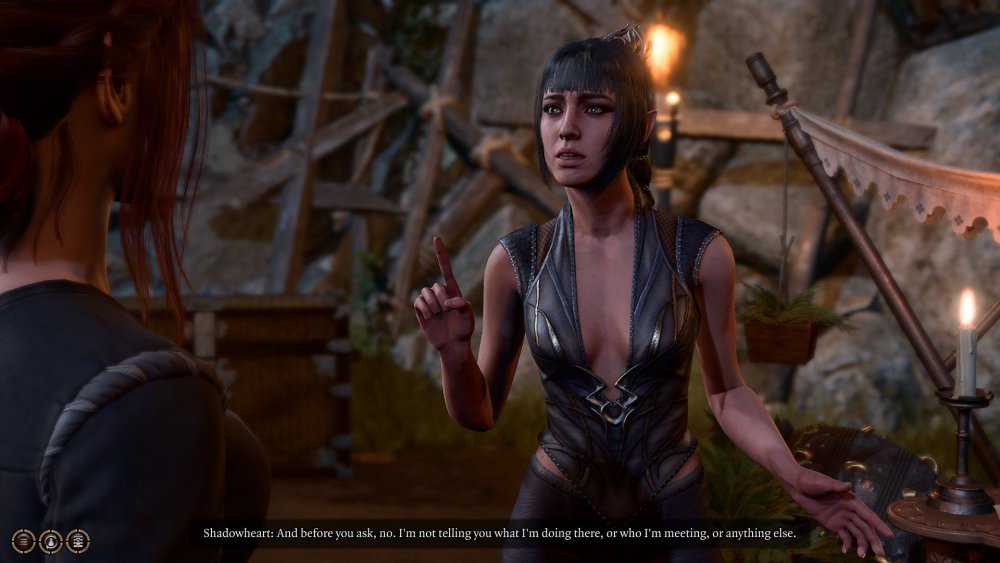The height and width of the screenshot is (563, 1000).
Task: Open the dialogue history log button
Action: 23,541
